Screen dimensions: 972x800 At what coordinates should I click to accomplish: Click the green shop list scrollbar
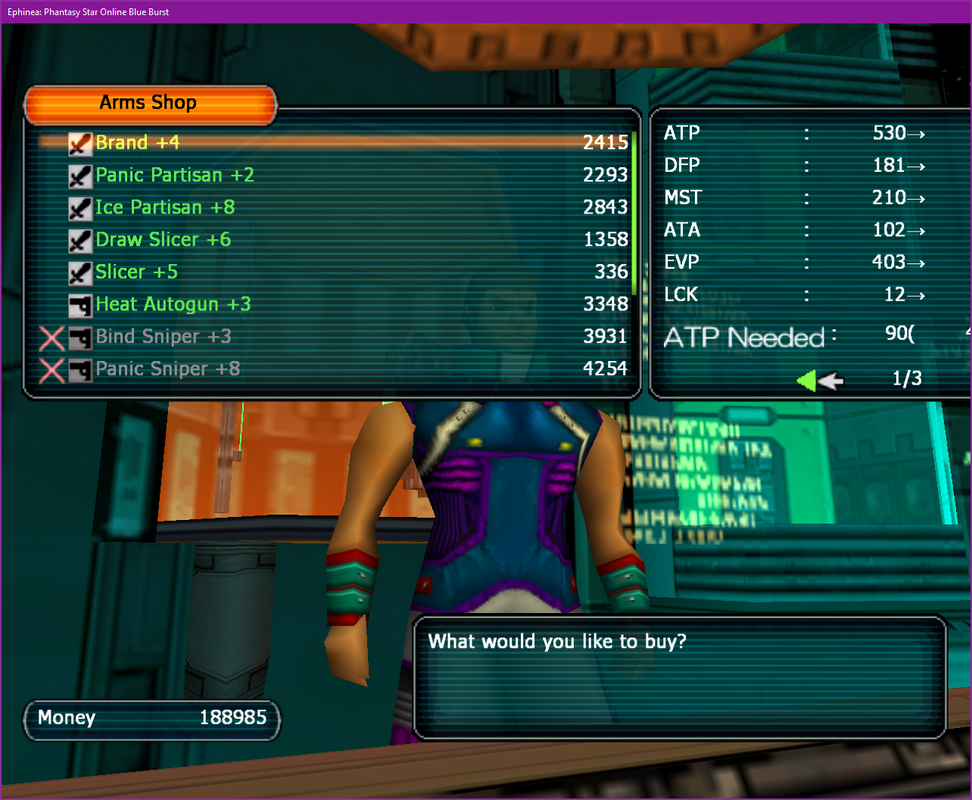tap(634, 208)
